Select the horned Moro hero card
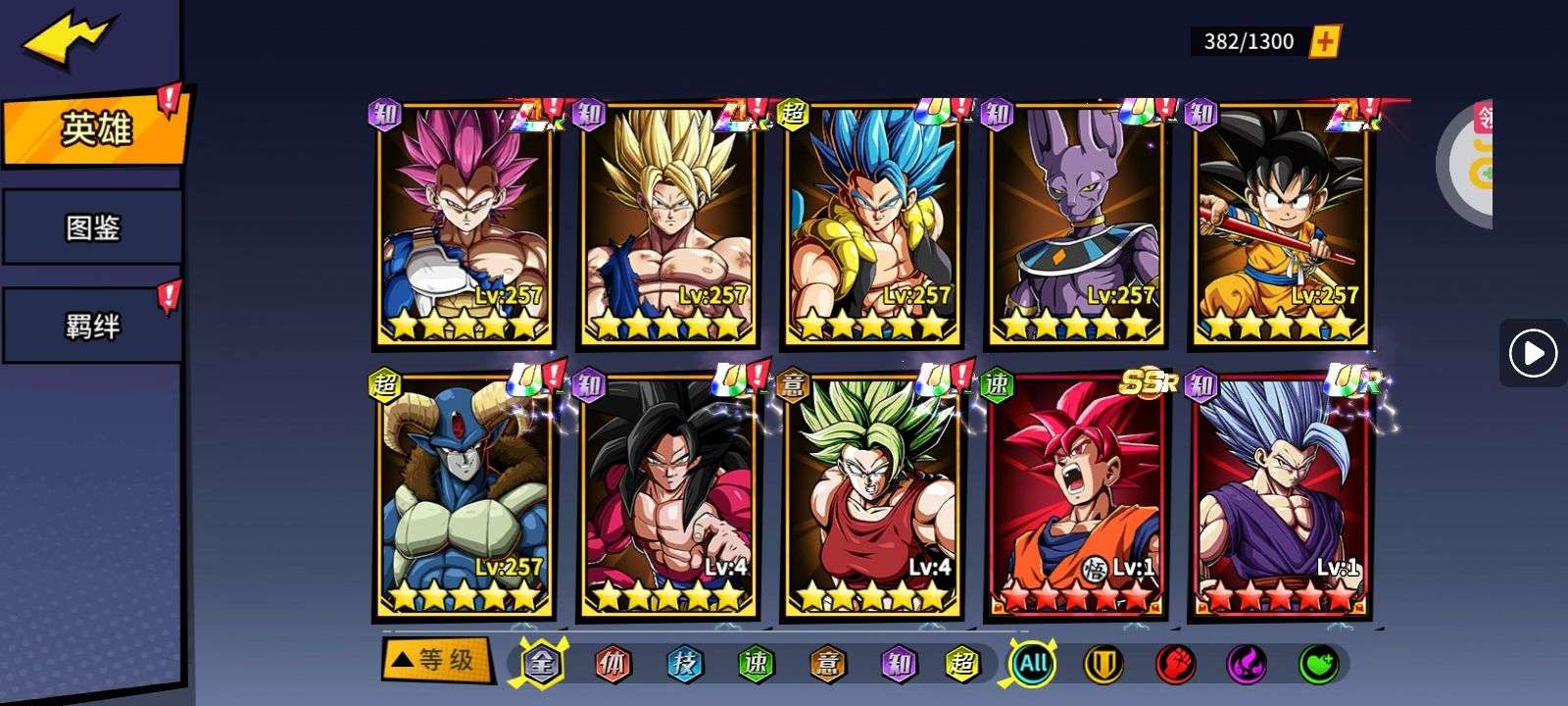This screenshot has height=706, width=1568. (464, 497)
